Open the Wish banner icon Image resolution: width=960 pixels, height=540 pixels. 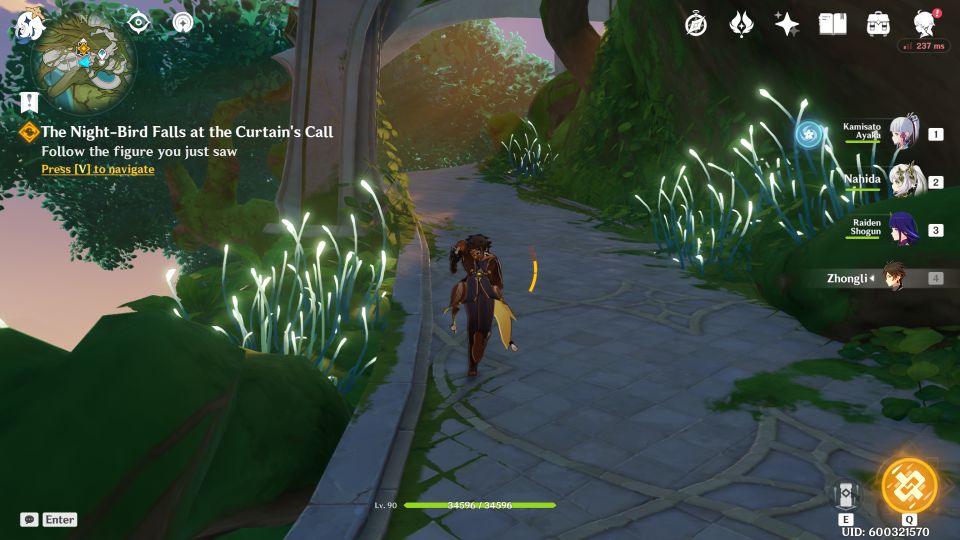pyautogui.click(x=741, y=24)
